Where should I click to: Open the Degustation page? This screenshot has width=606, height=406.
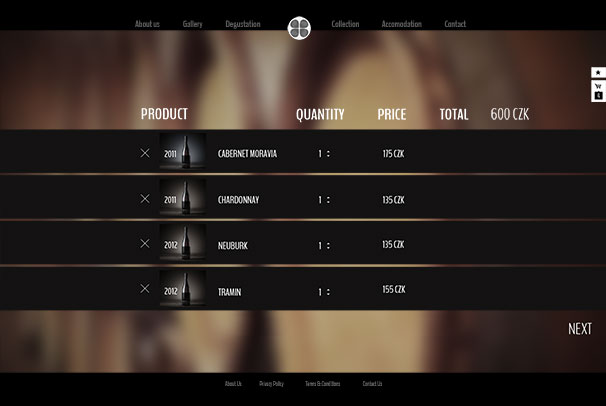point(243,24)
